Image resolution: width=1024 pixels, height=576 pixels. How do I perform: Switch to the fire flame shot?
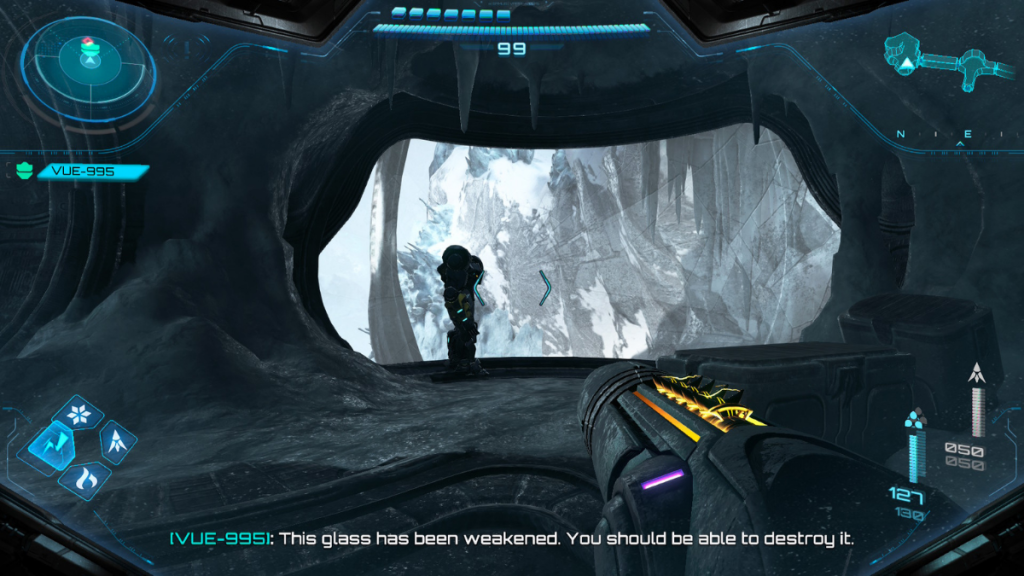point(84,478)
